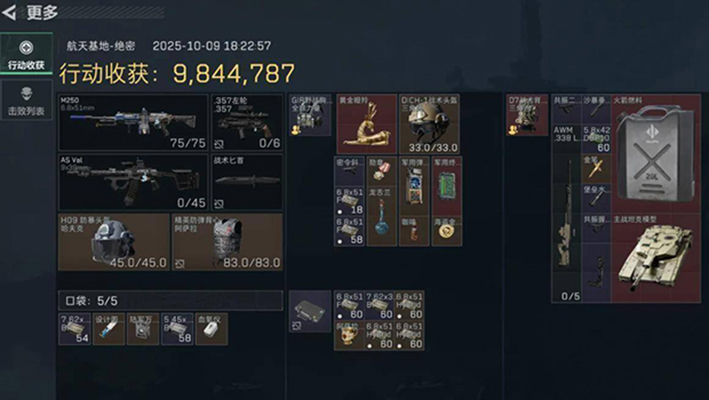The image size is (709, 400).
Task: Select the pocket ammo stack of 54
Action: [73, 329]
